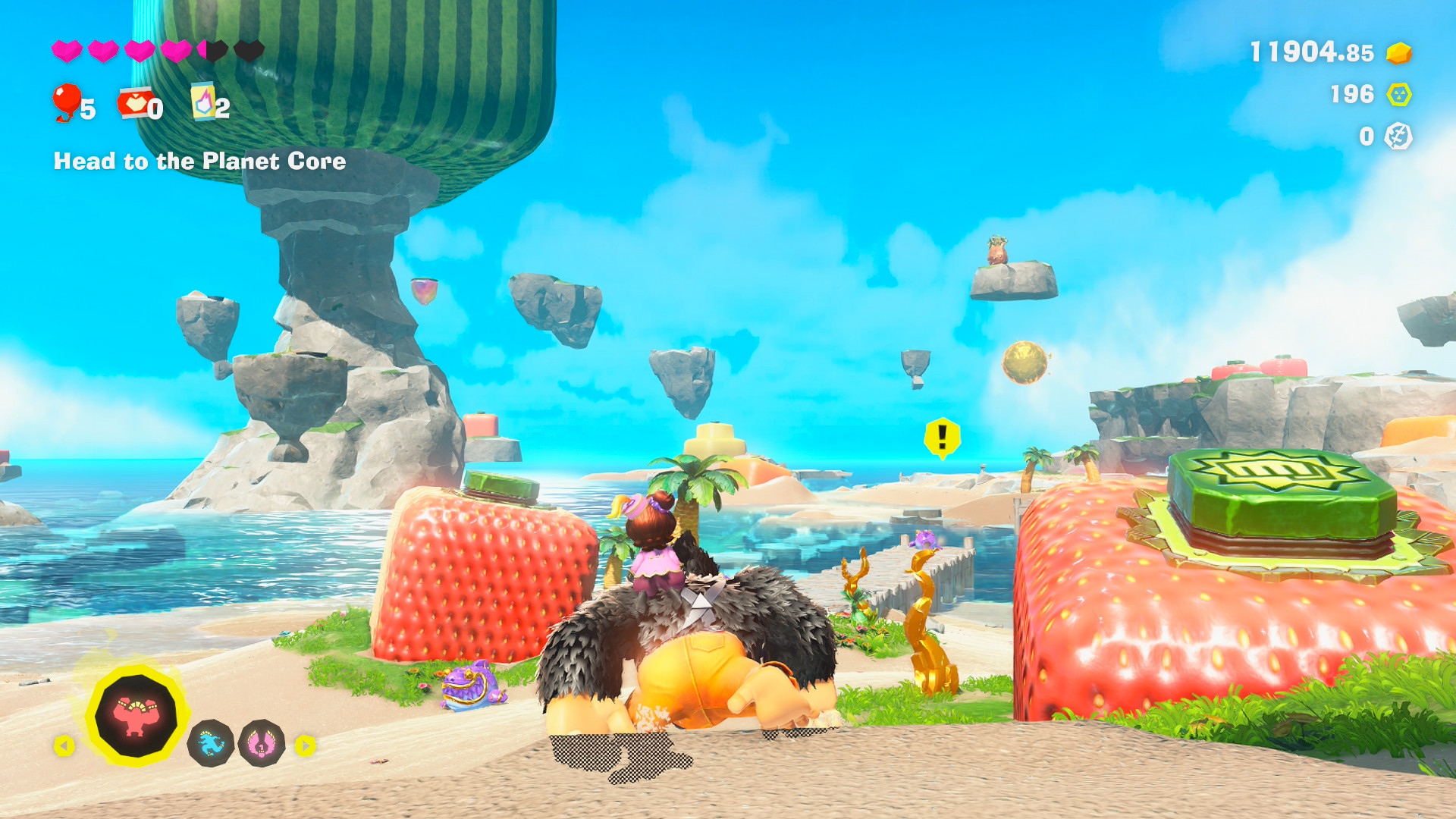
Task: Click the gold coin icon beside 11904.85
Action: tap(1398, 54)
